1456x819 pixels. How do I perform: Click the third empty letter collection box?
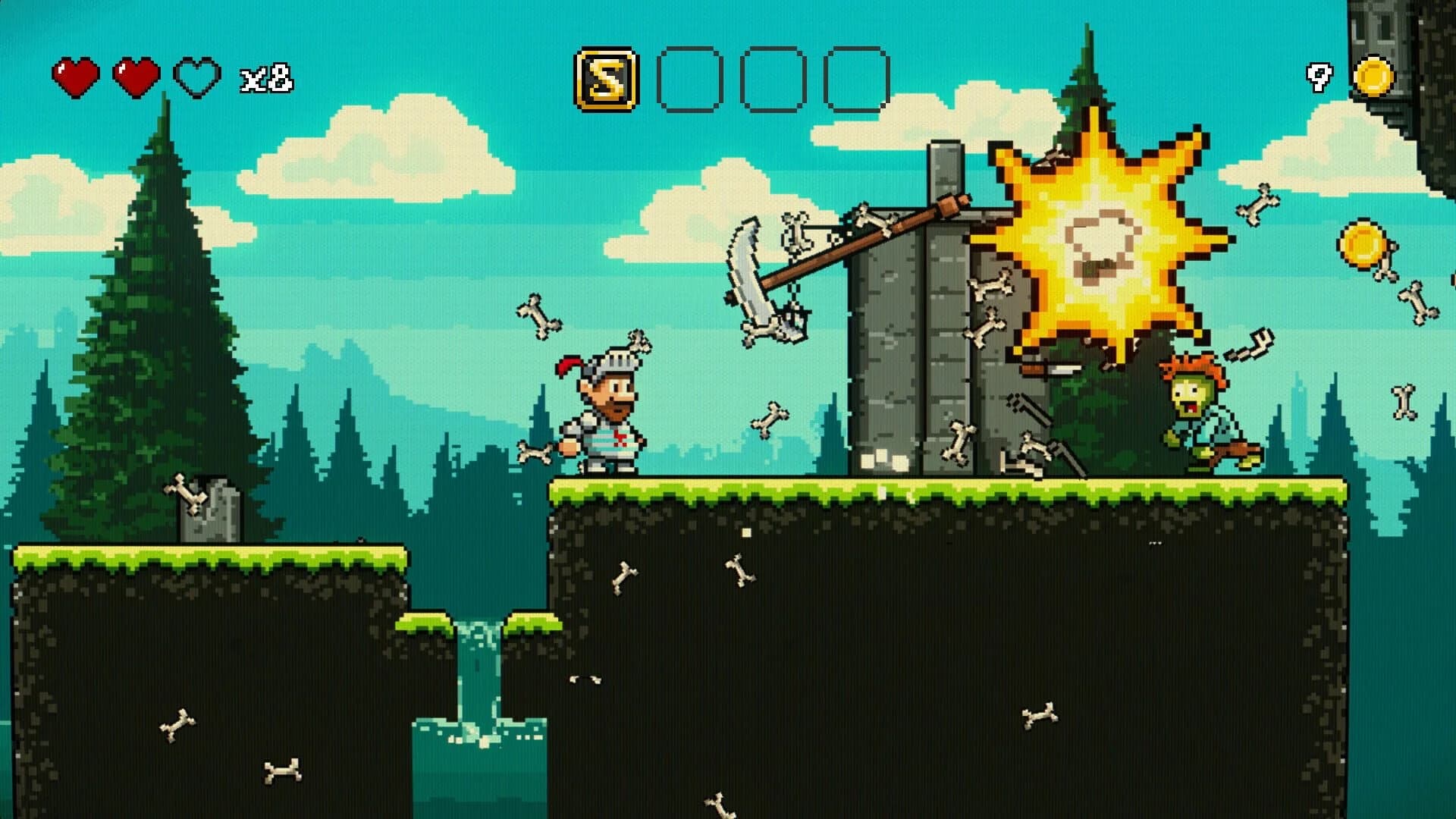855,78
